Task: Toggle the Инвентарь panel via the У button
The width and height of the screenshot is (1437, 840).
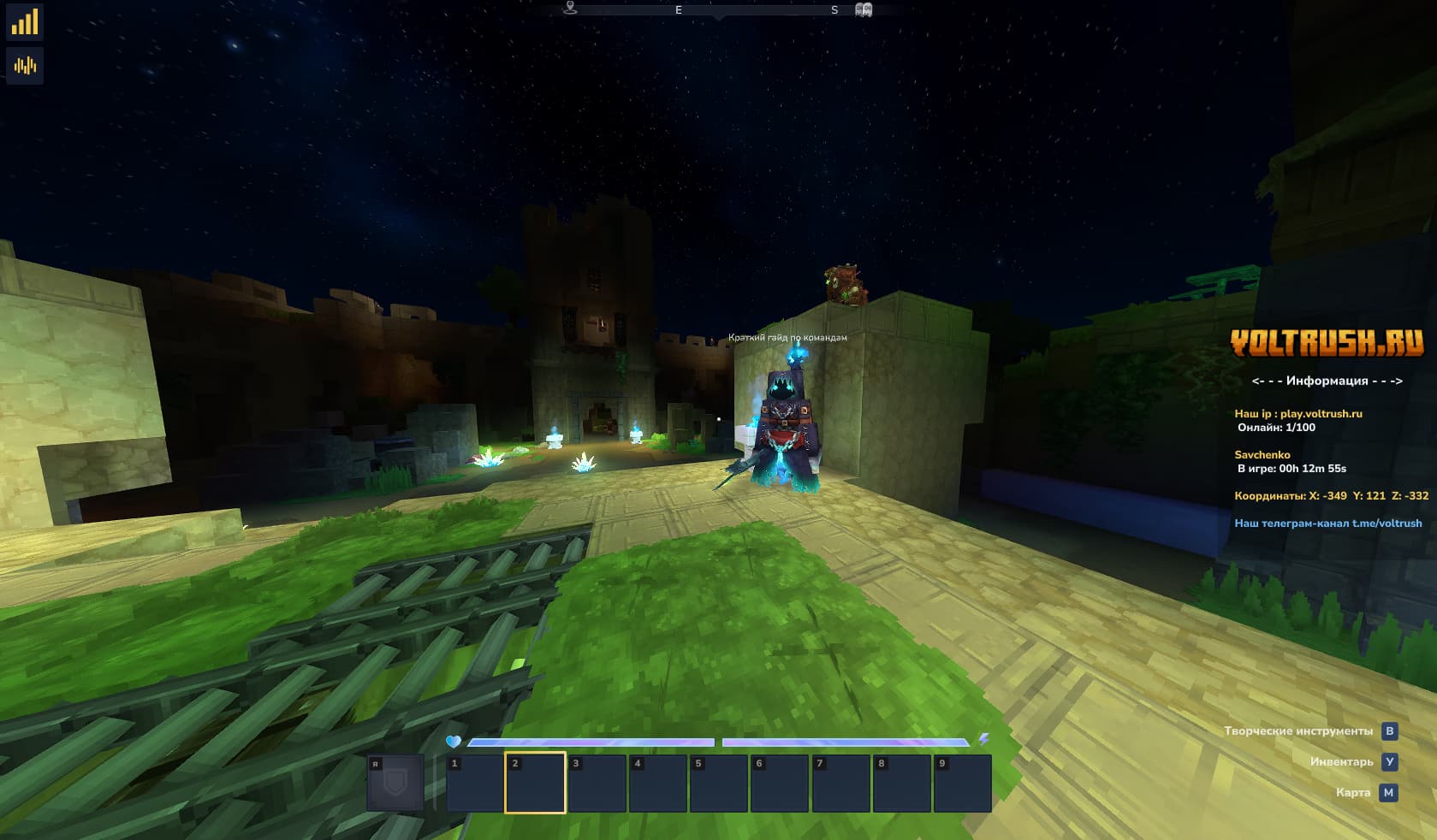Action: 1390,761
